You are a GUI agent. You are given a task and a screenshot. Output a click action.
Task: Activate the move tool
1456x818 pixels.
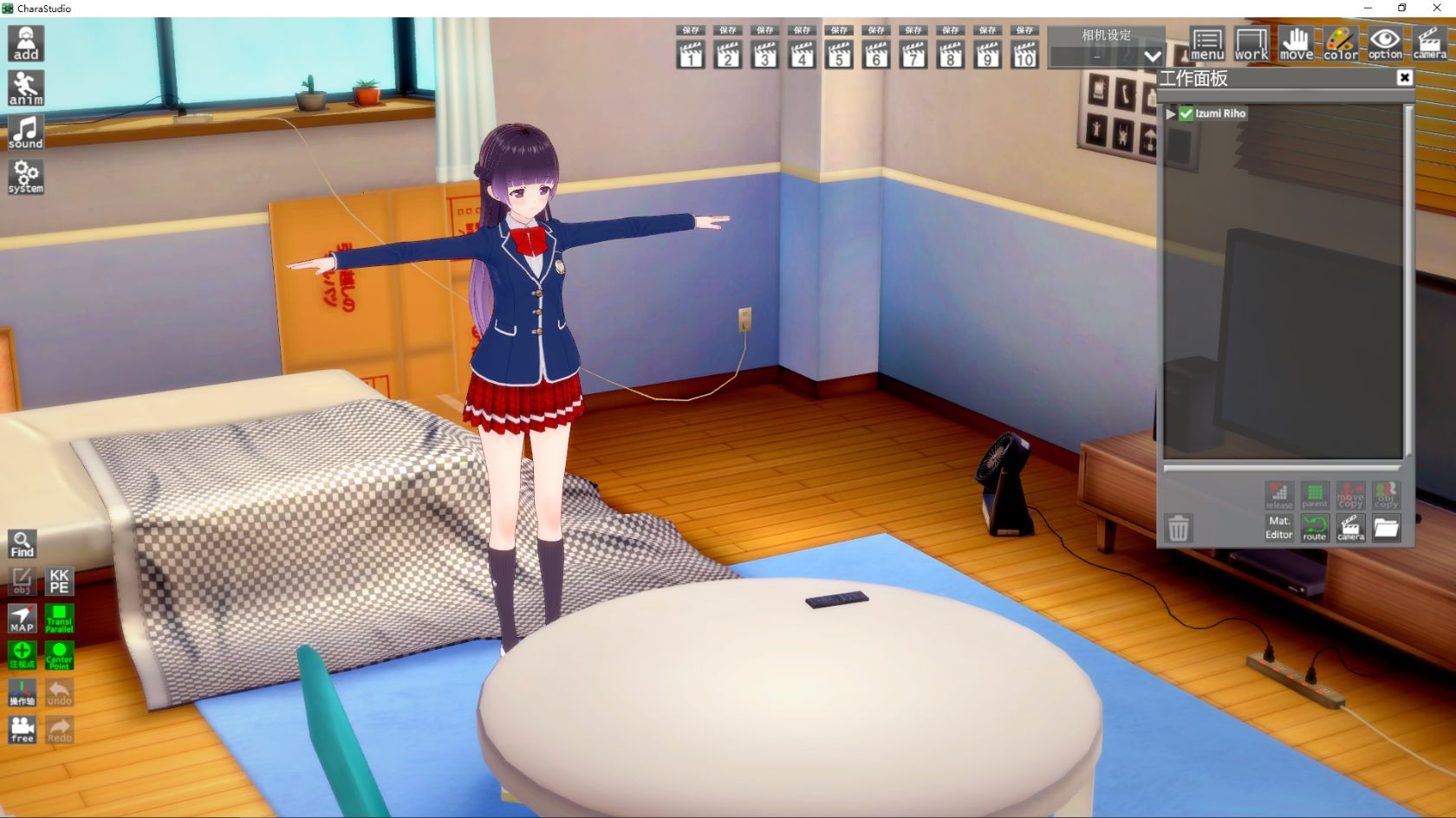1296,43
